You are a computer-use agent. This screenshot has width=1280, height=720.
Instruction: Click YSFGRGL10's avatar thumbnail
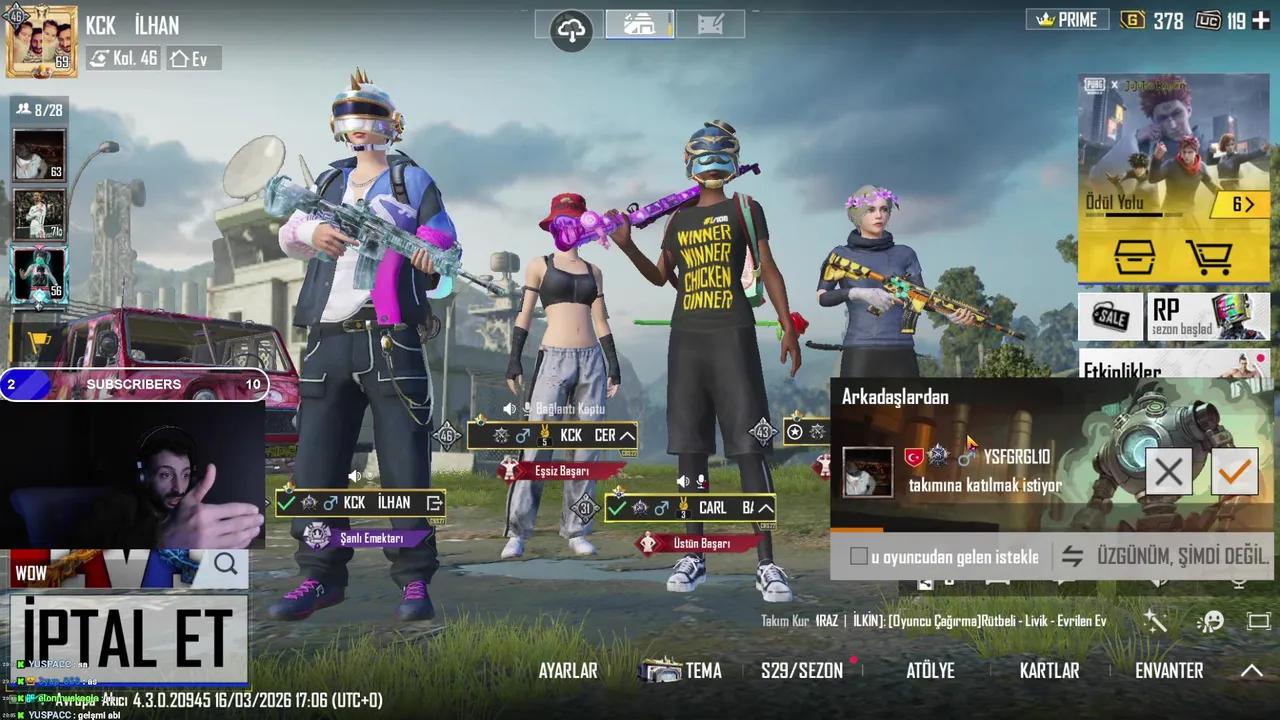867,472
